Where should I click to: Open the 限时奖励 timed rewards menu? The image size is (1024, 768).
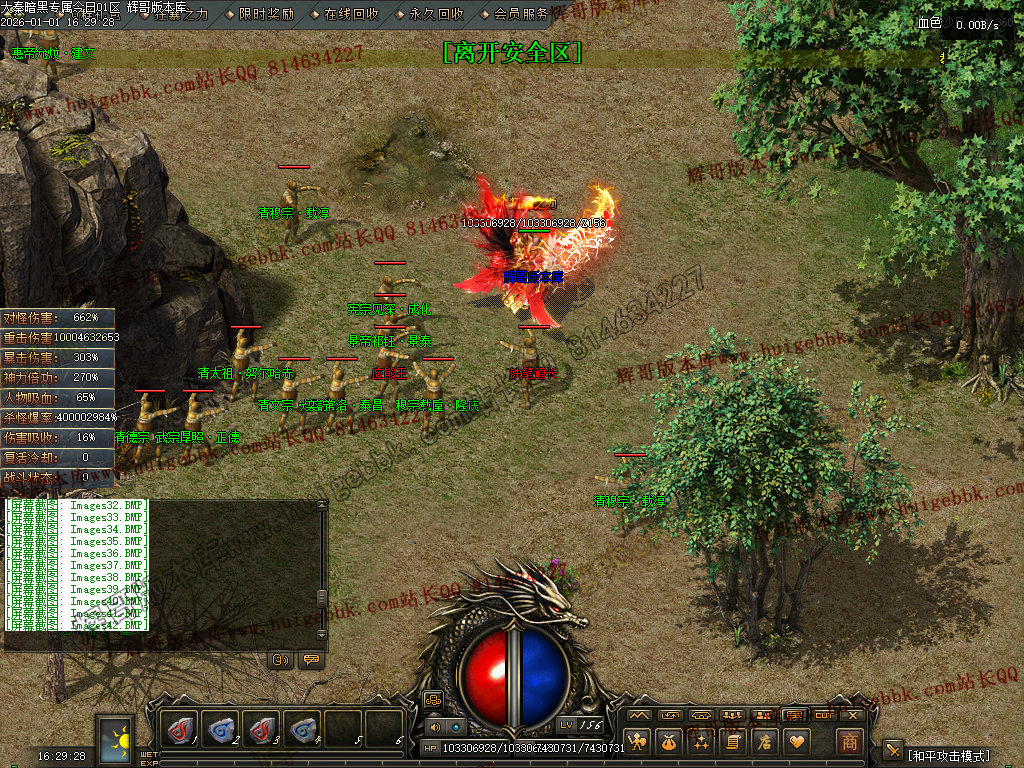pos(266,14)
